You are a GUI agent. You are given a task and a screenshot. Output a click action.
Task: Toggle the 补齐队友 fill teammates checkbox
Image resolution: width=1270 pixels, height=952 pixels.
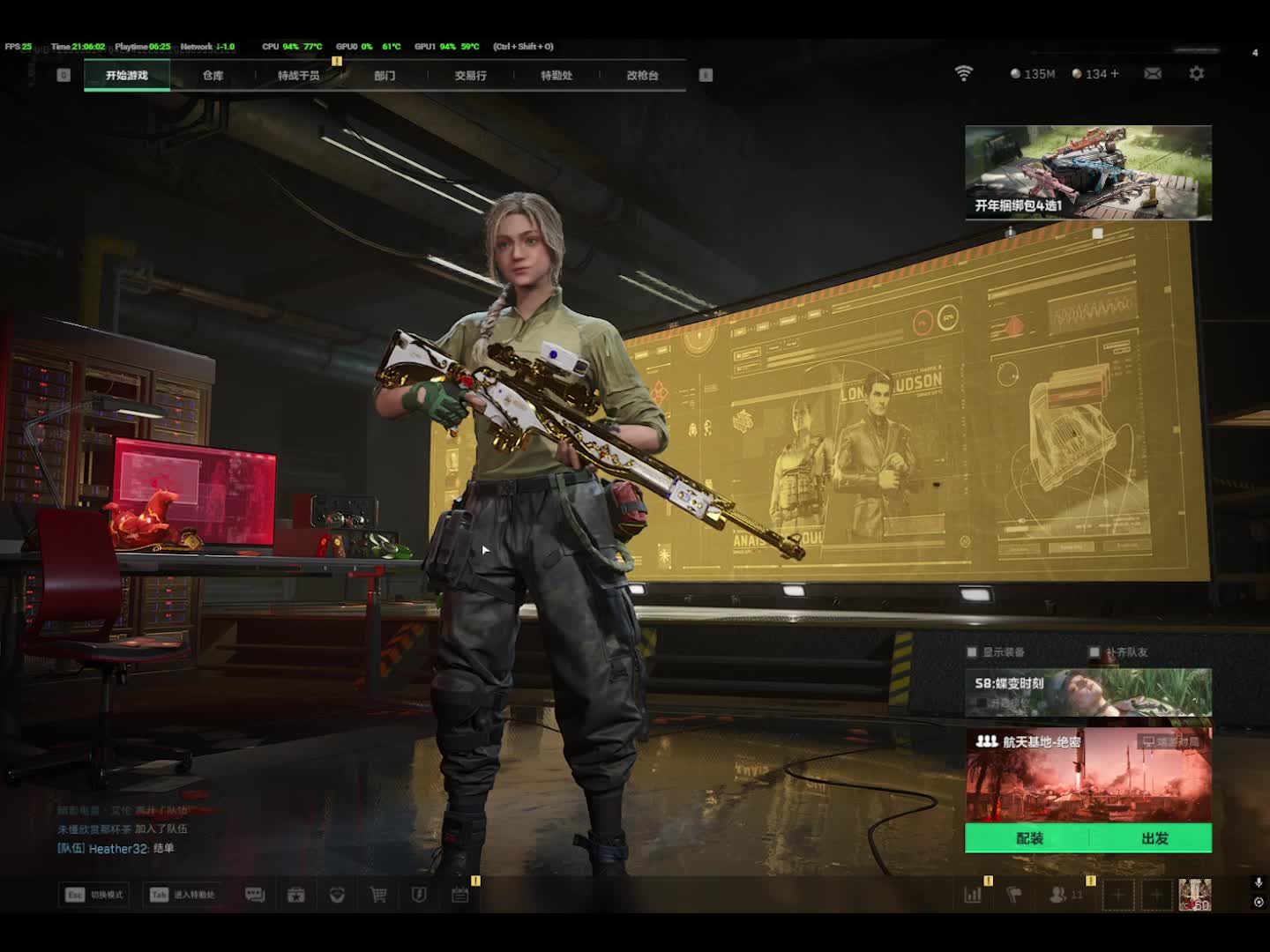pyautogui.click(x=1094, y=652)
